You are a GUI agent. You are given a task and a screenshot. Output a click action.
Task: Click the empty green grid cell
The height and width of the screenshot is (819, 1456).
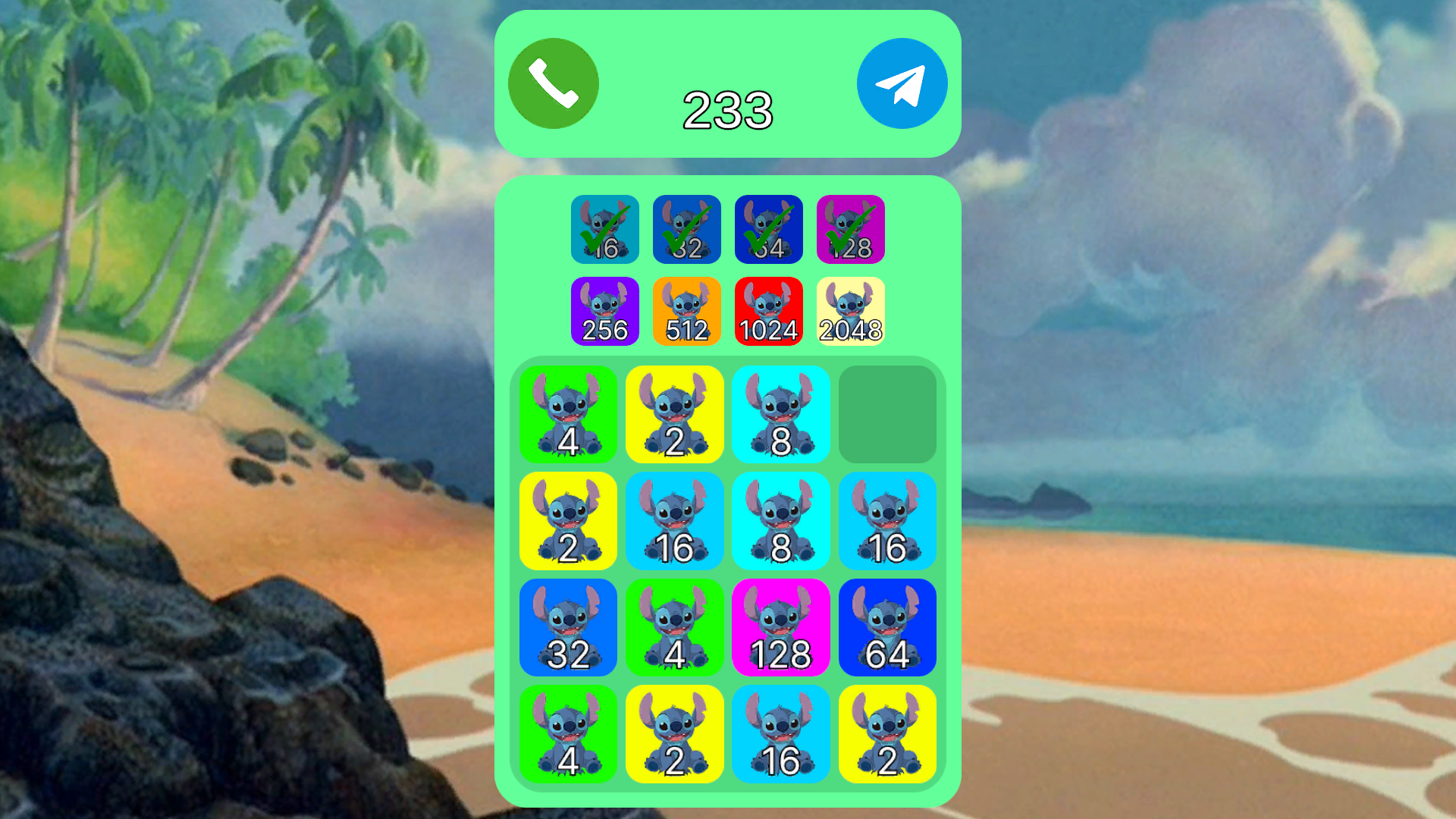point(888,415)
